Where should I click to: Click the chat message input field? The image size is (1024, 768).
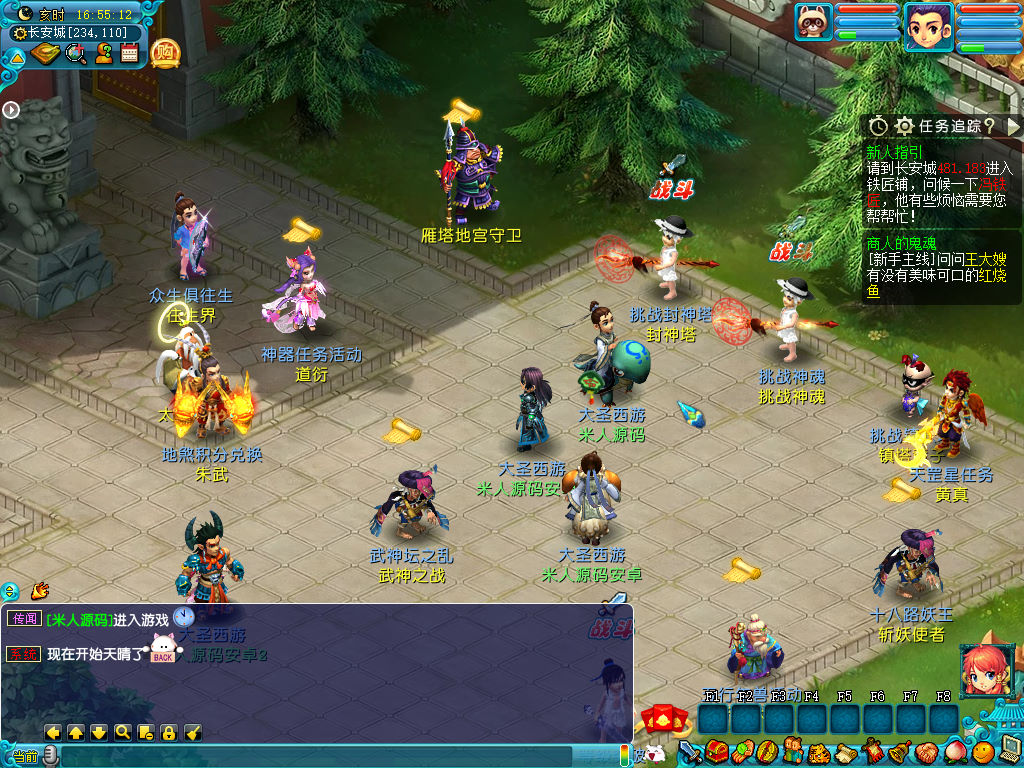click(330, 756)
